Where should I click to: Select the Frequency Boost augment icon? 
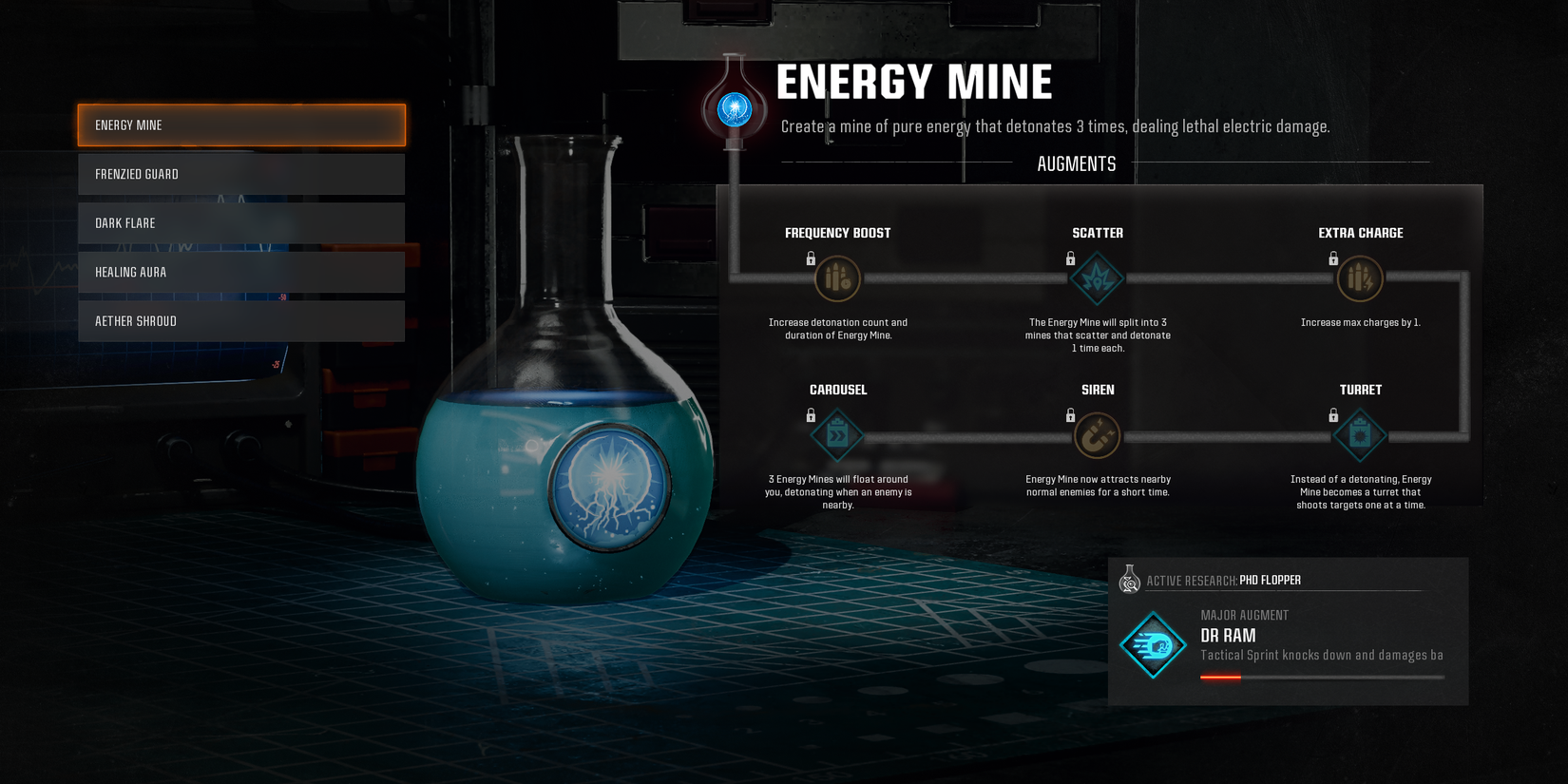(837, 278)
